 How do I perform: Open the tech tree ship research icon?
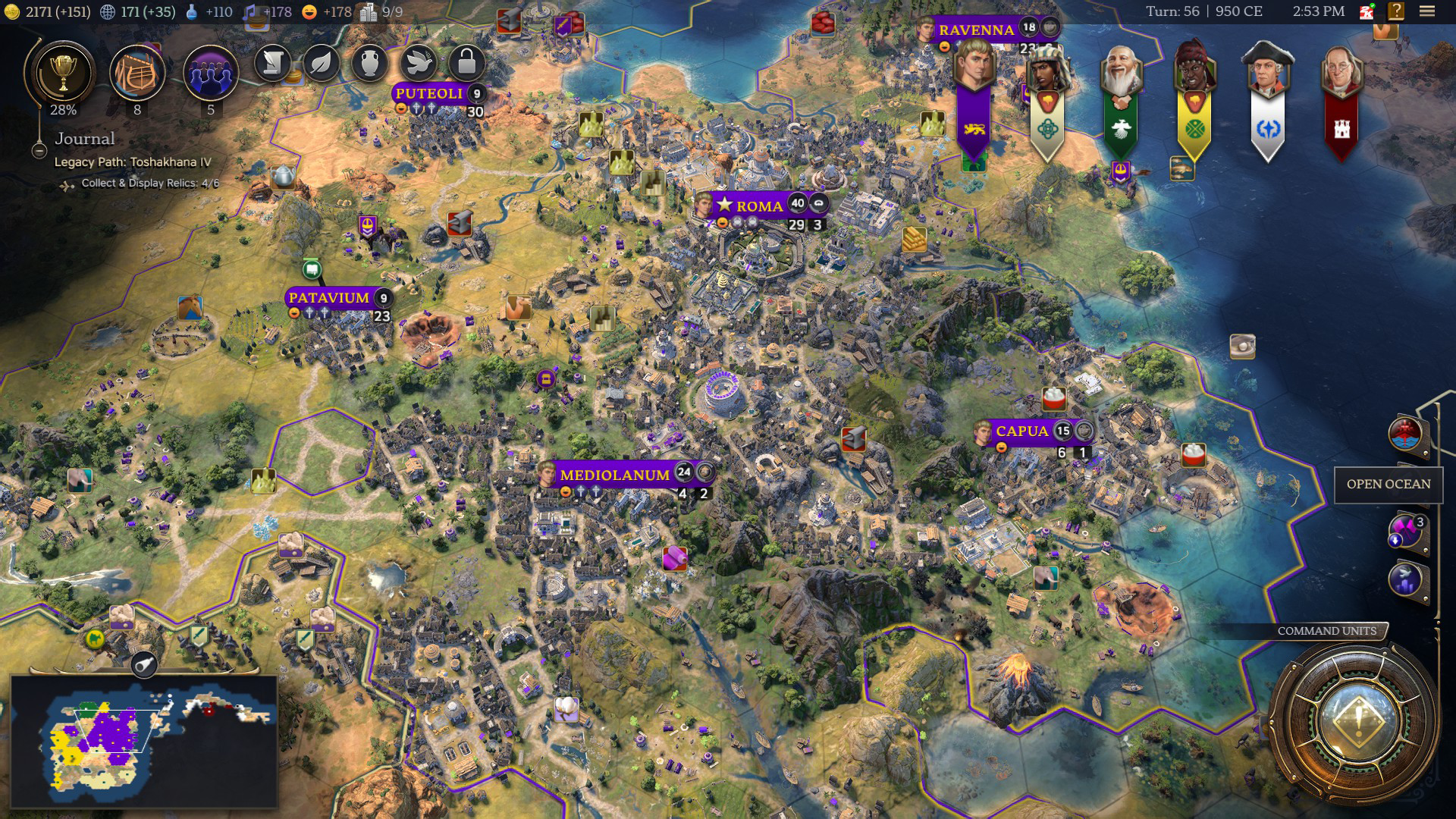click(136, 74)
